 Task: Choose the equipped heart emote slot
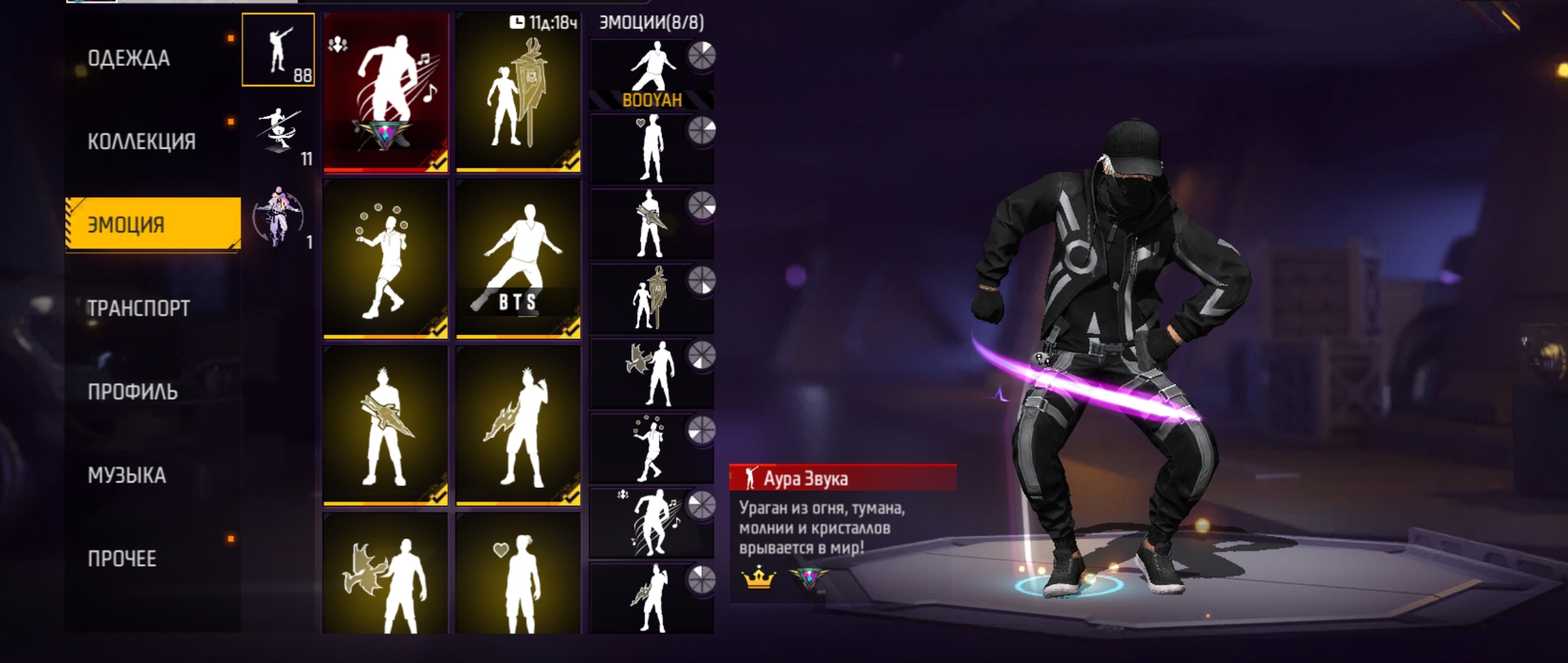point(652,149)
